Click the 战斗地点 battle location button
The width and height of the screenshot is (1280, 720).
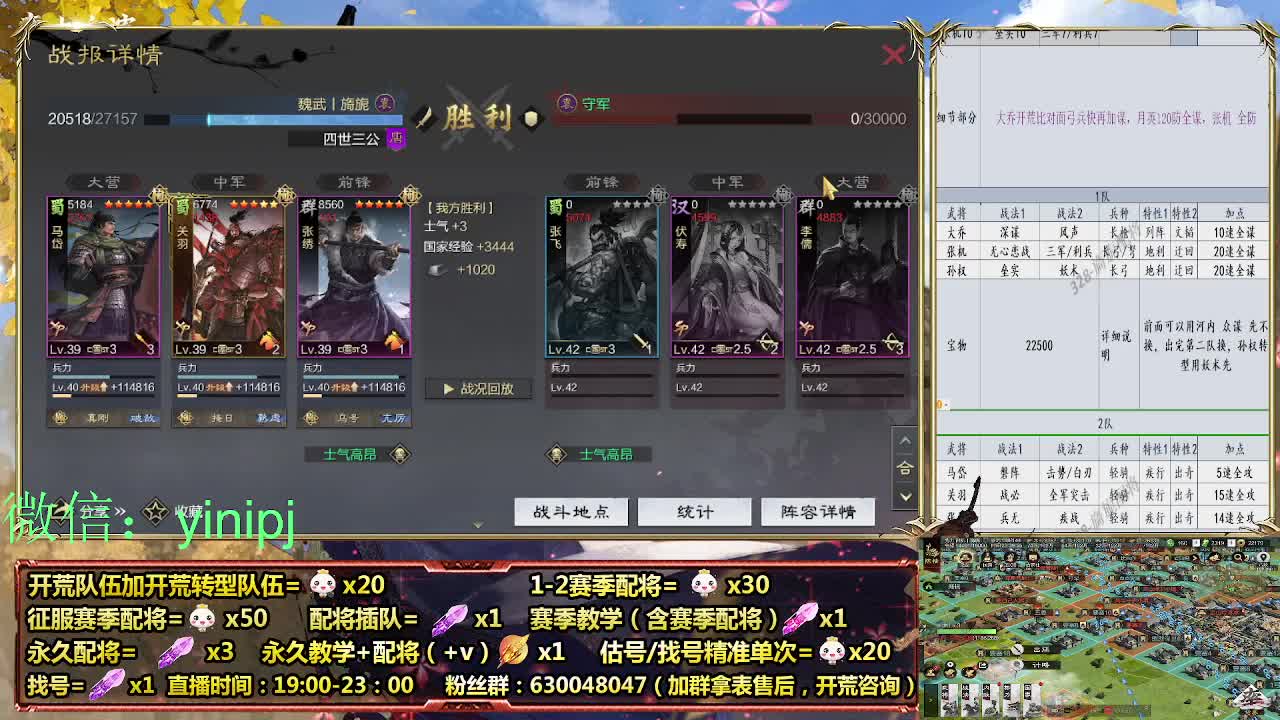click(570, 511)
